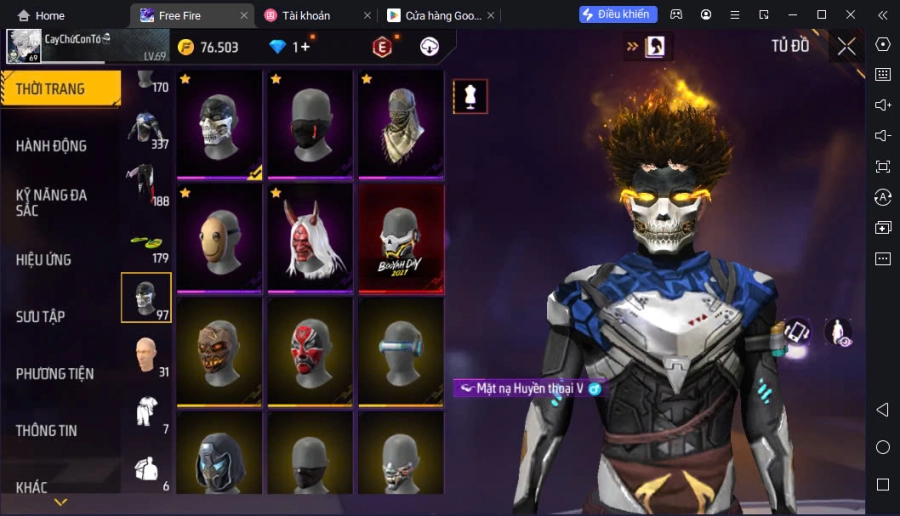Open the Điều khiển controls button

point(618,15)
